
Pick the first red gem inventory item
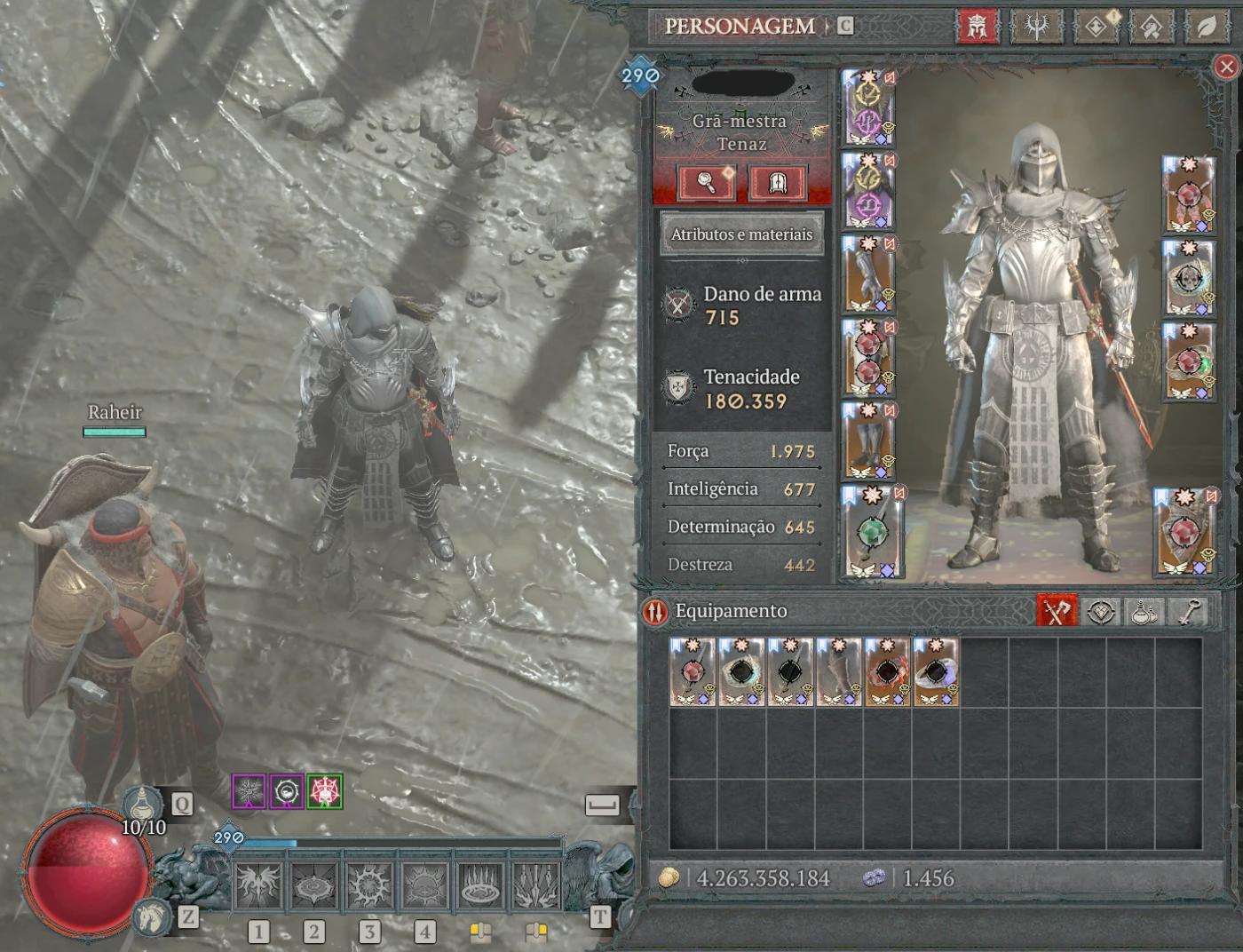tap(693, 672)
